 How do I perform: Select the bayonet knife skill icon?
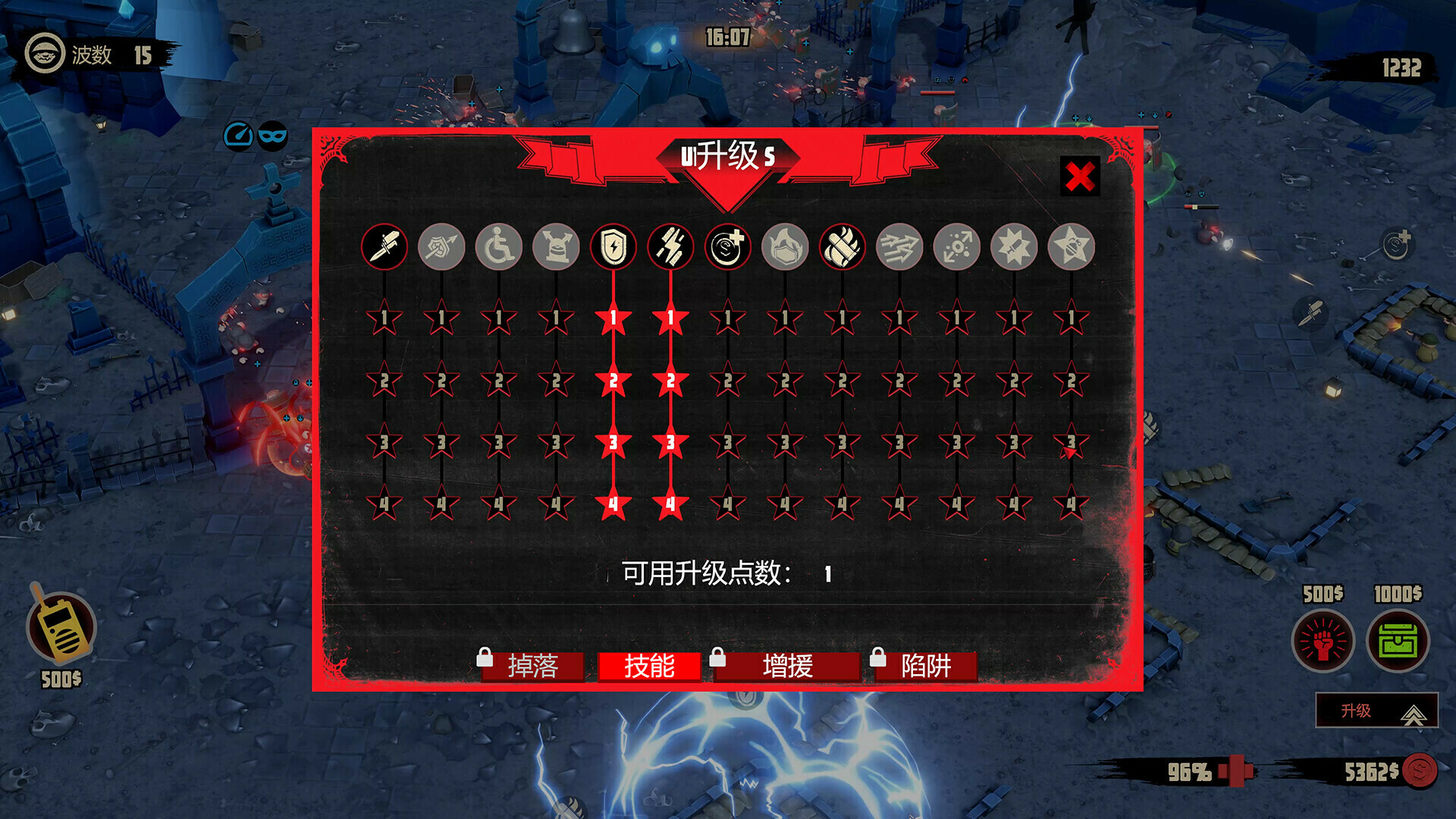[386, 246]
